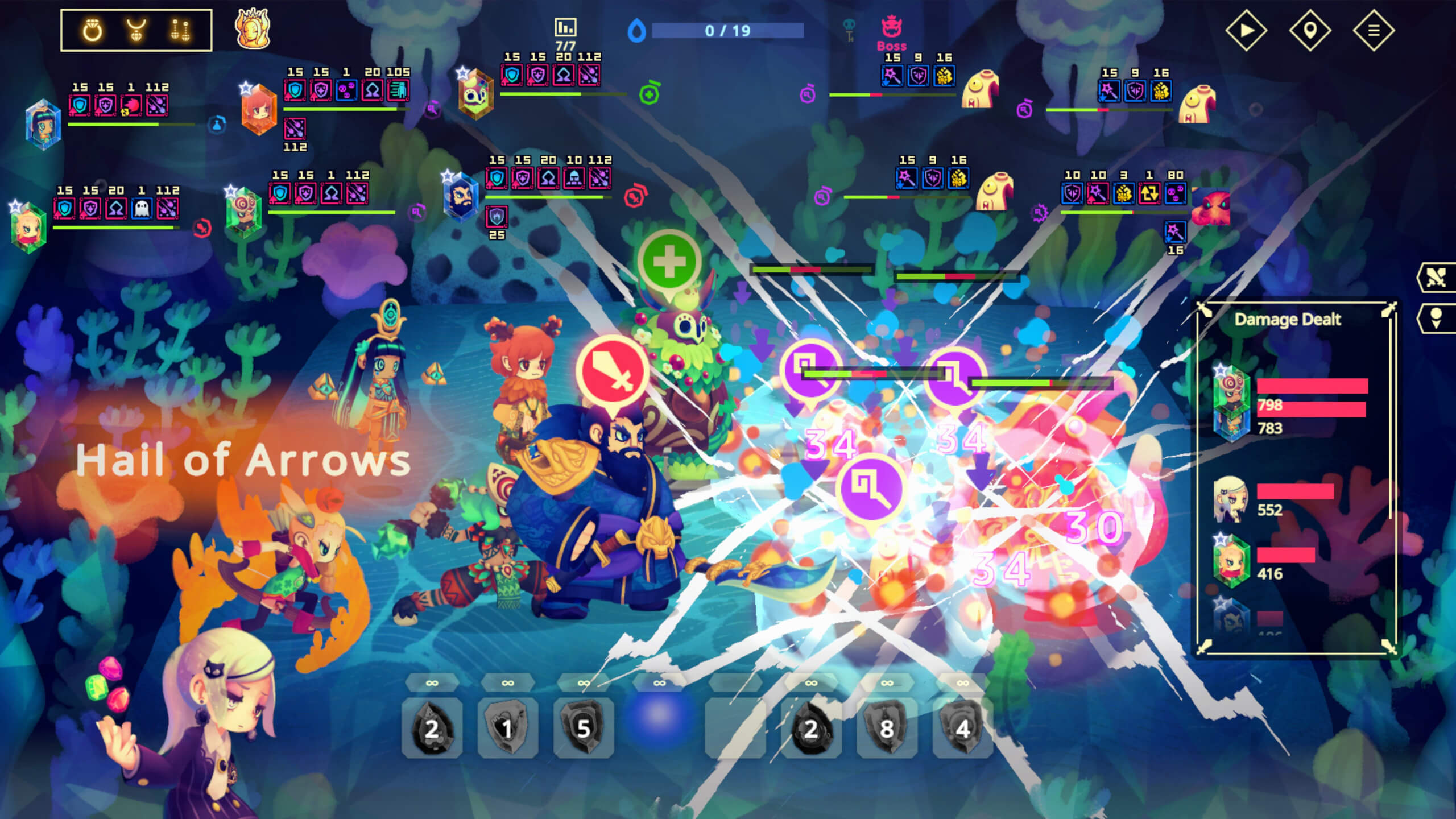Open the map via the location pin button
Viewport: 1456px width, 819px height.
click(x=1310, y=30)
